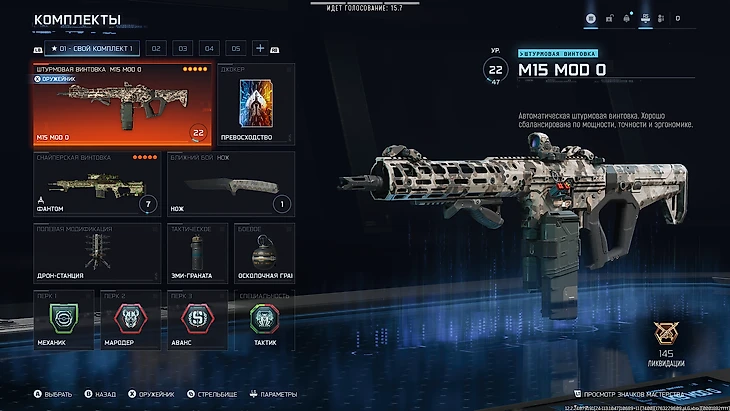Switch to loadout tab 04
This screenshot has width=730, height=411.
(x=209, y=48)
